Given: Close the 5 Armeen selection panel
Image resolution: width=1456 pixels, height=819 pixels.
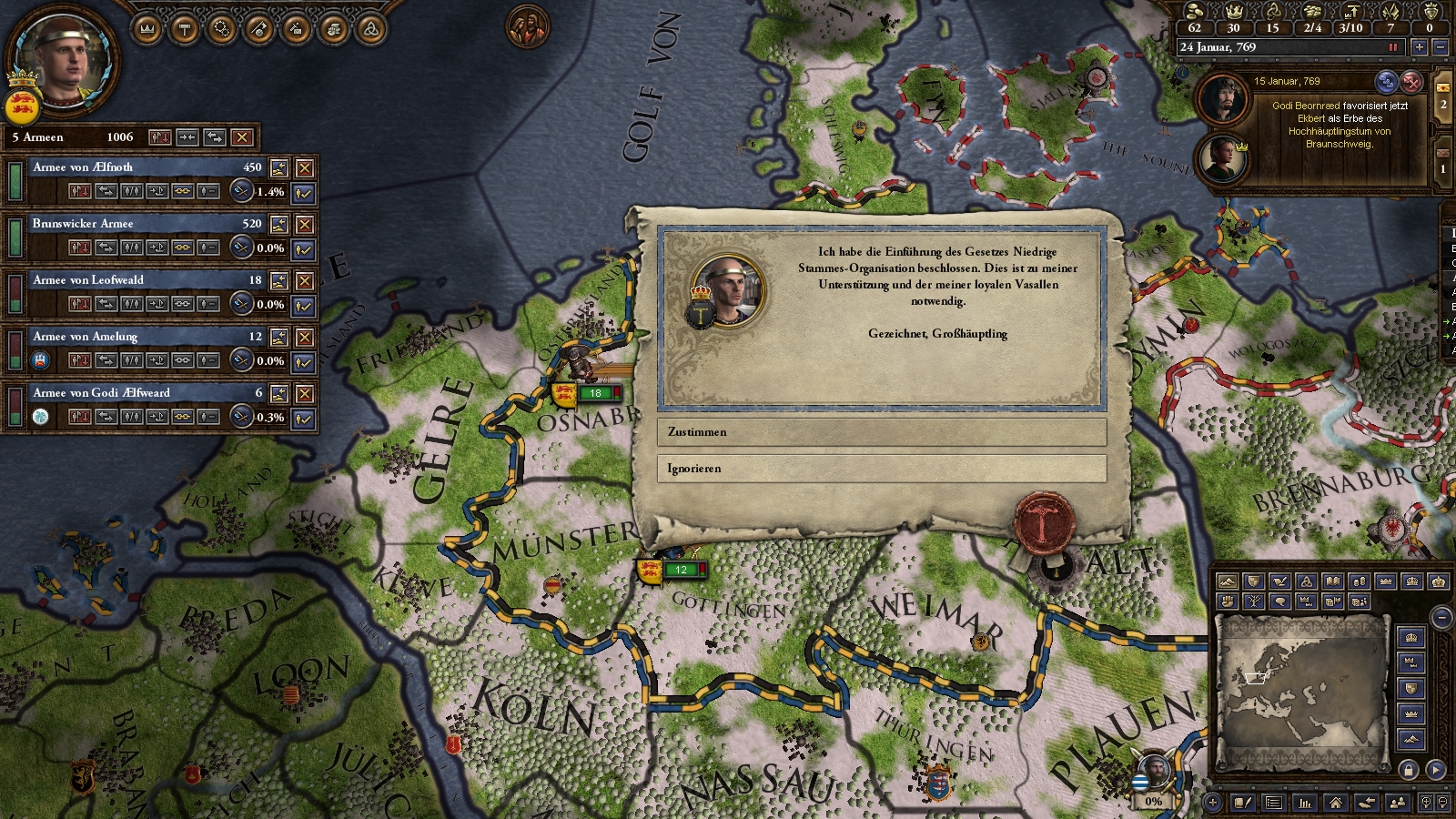Looking at the screenshot, I should point(241,137).
